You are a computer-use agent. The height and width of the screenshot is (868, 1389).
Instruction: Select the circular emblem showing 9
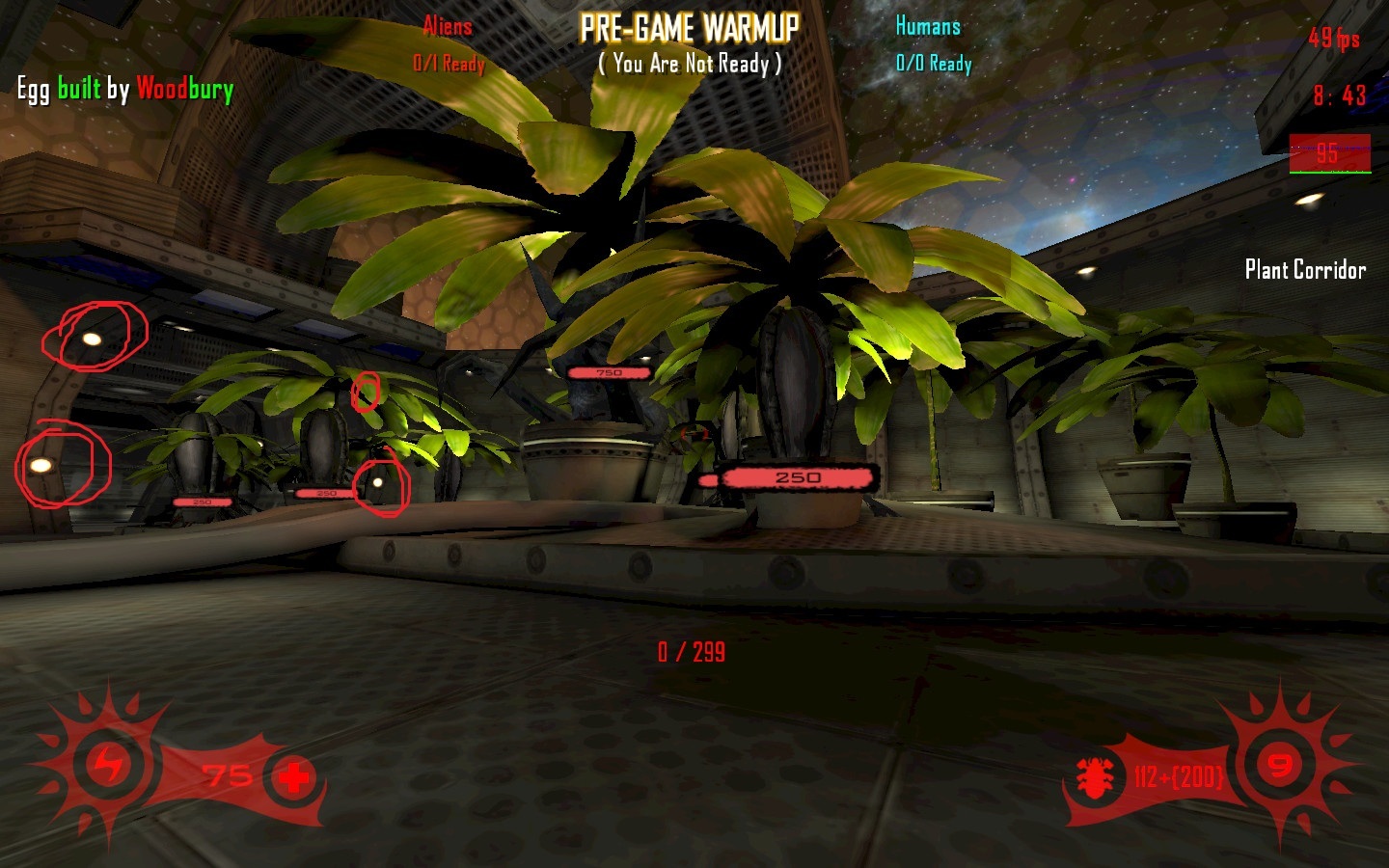click(x=1279, y=766)
